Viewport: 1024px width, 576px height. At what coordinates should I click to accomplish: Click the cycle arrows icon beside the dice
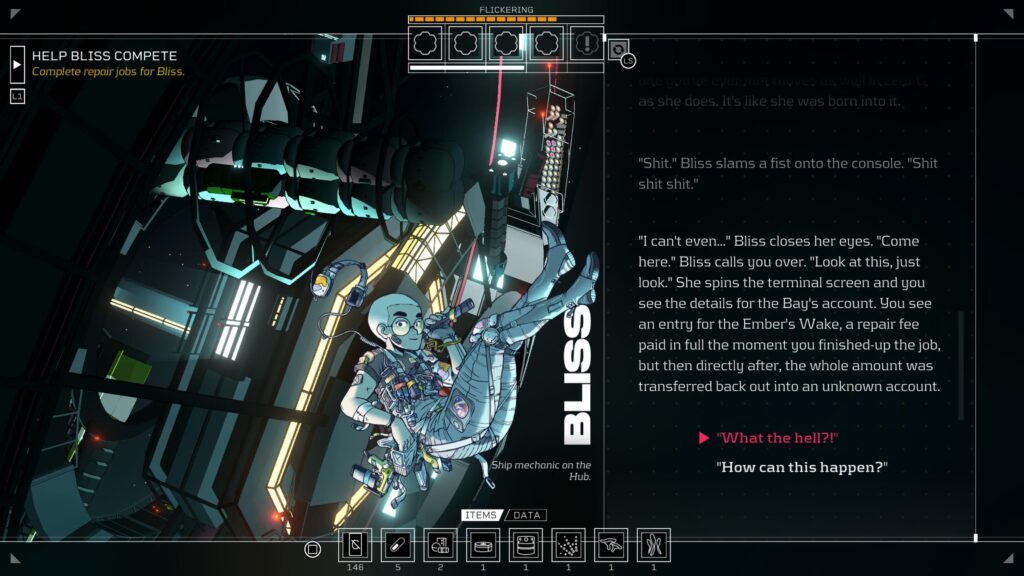click(619, 49)
